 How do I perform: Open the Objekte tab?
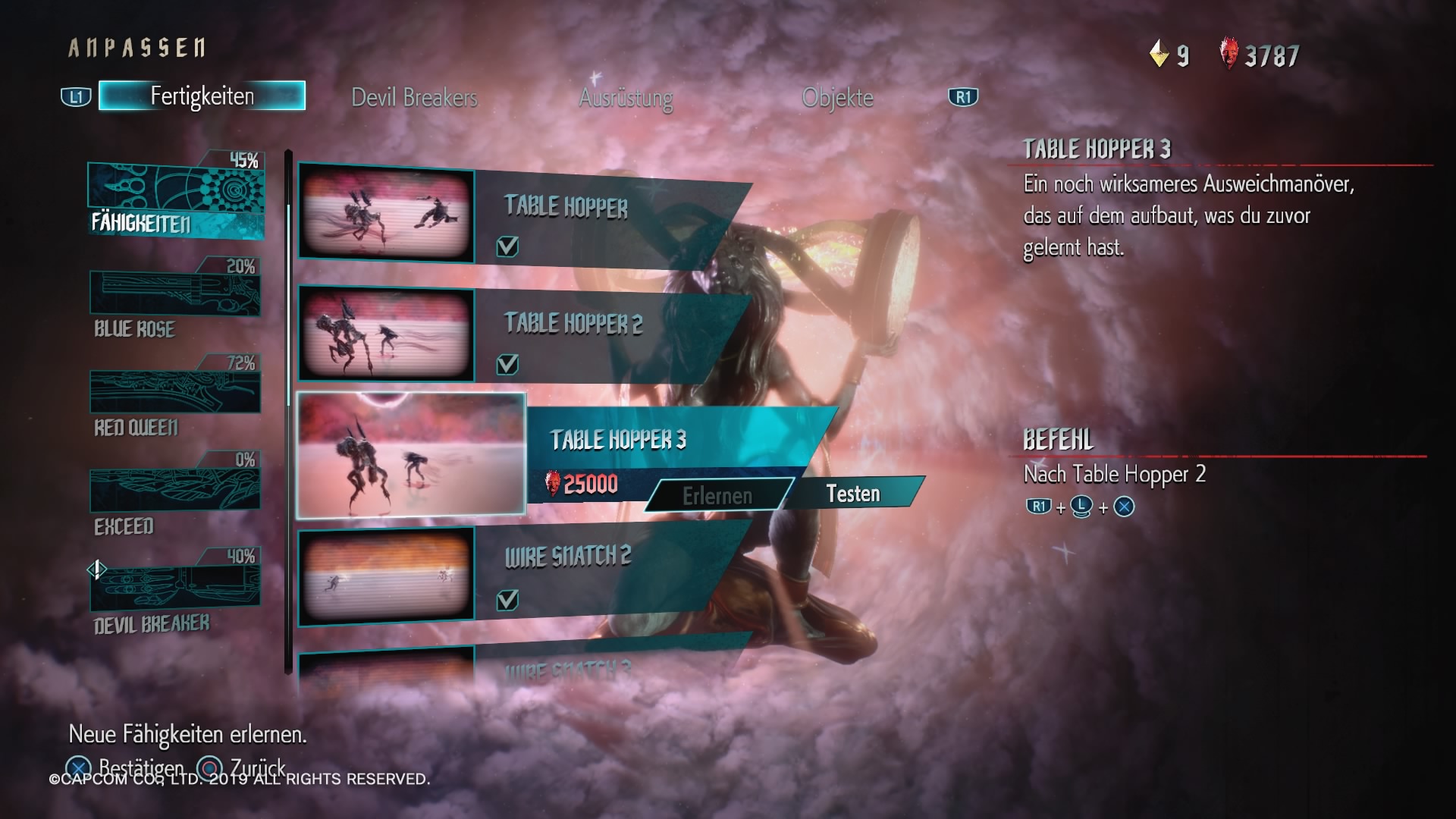click(x=837, y=98)
